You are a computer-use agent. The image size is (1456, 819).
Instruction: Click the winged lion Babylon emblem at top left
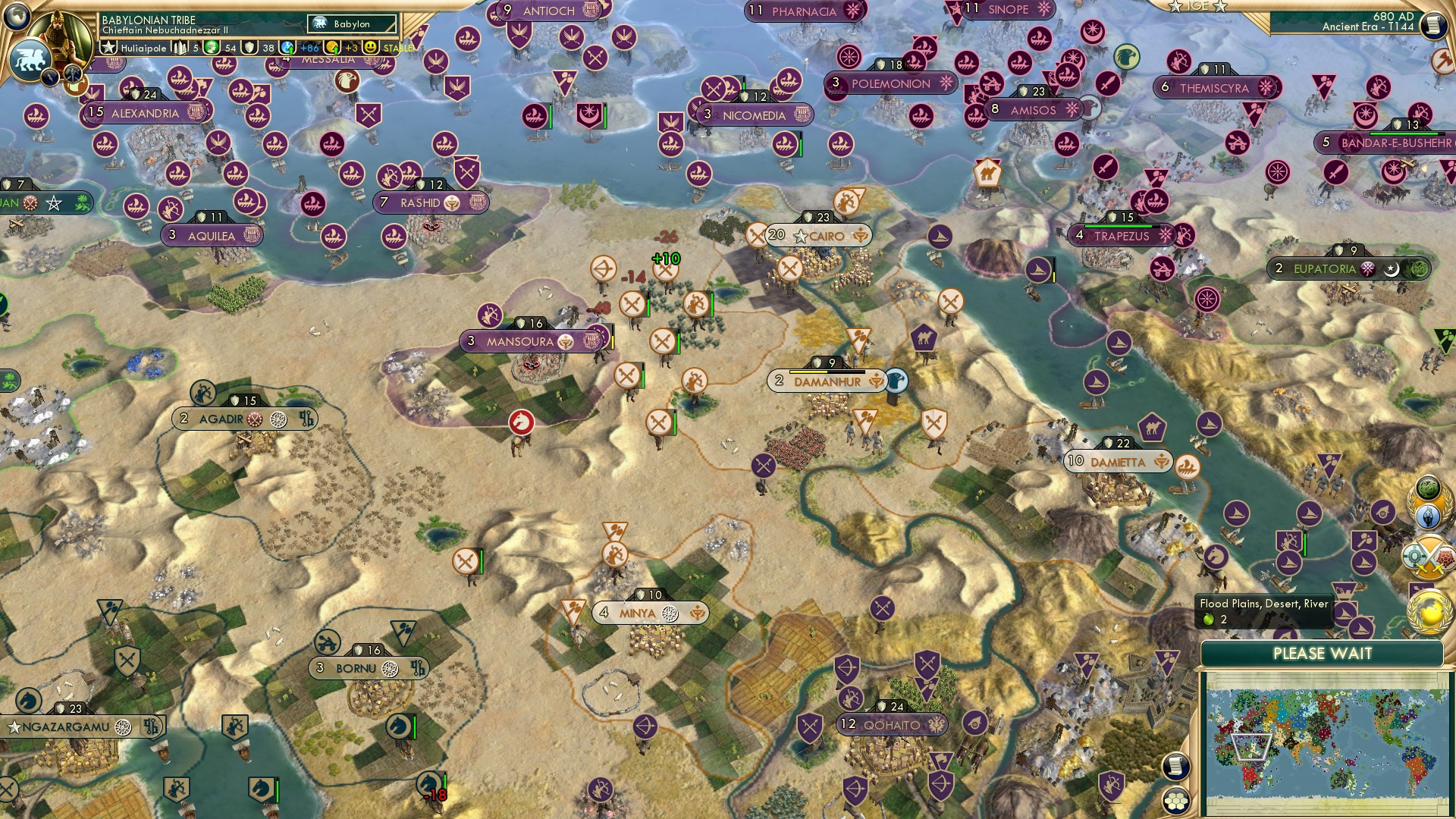[x=30, y=59]
